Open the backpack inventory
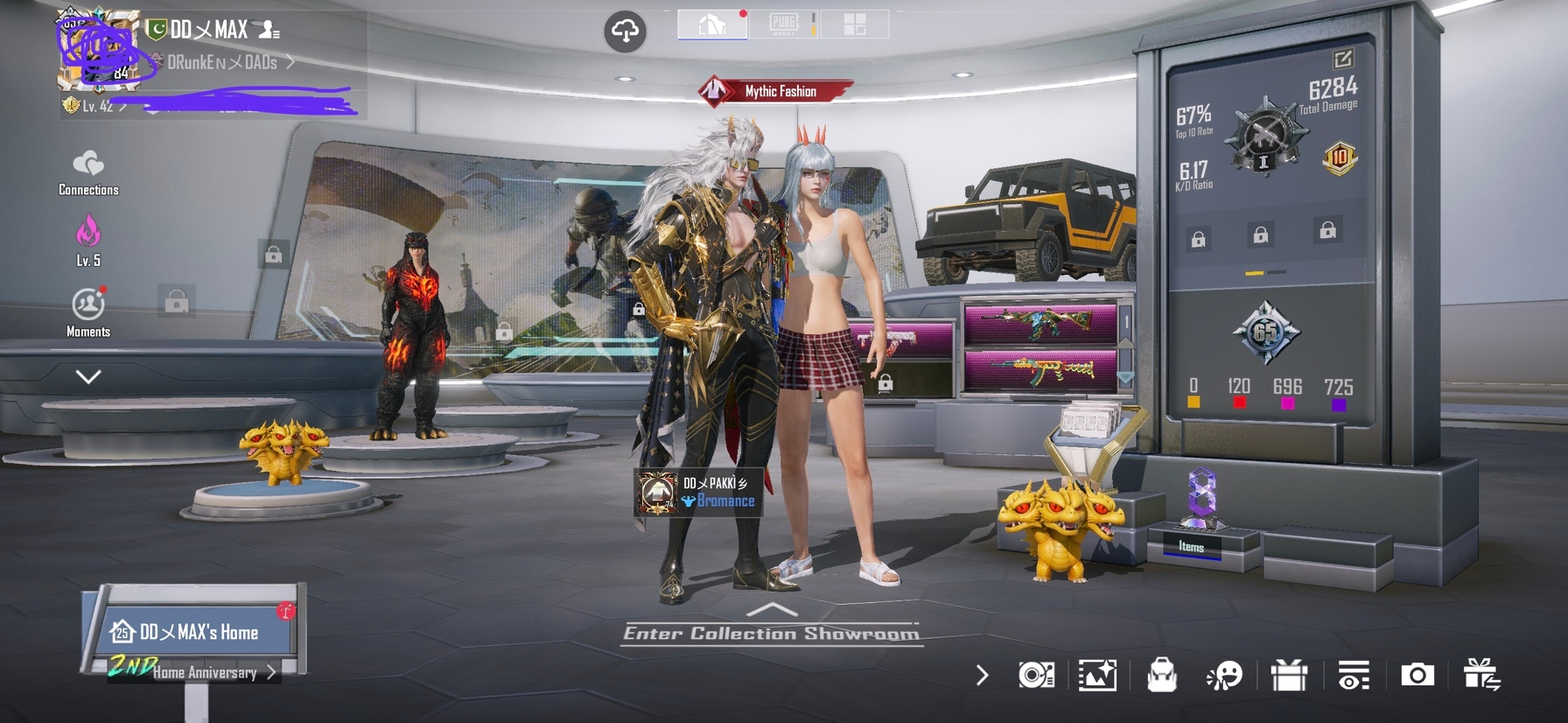The height and width of the screenshot is (723, 1568). click(x=1161, y=675)
